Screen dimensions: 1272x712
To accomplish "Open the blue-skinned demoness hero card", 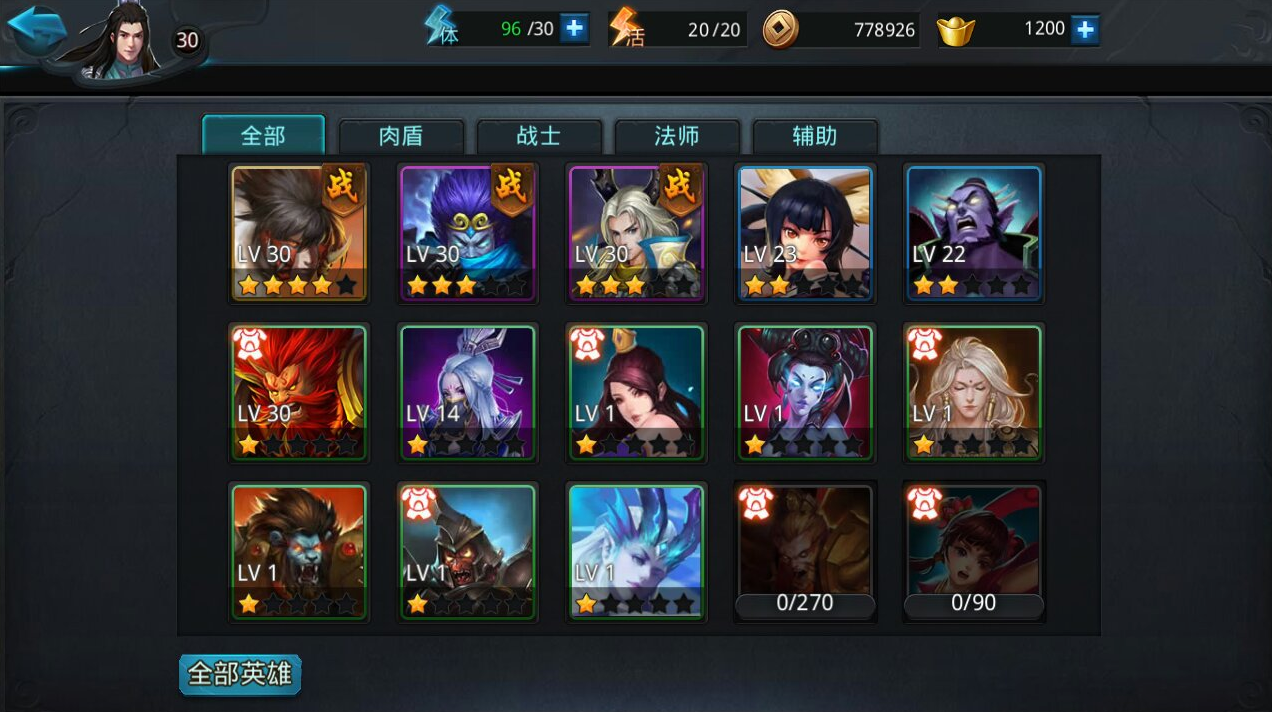I will [x=805, y=393].
